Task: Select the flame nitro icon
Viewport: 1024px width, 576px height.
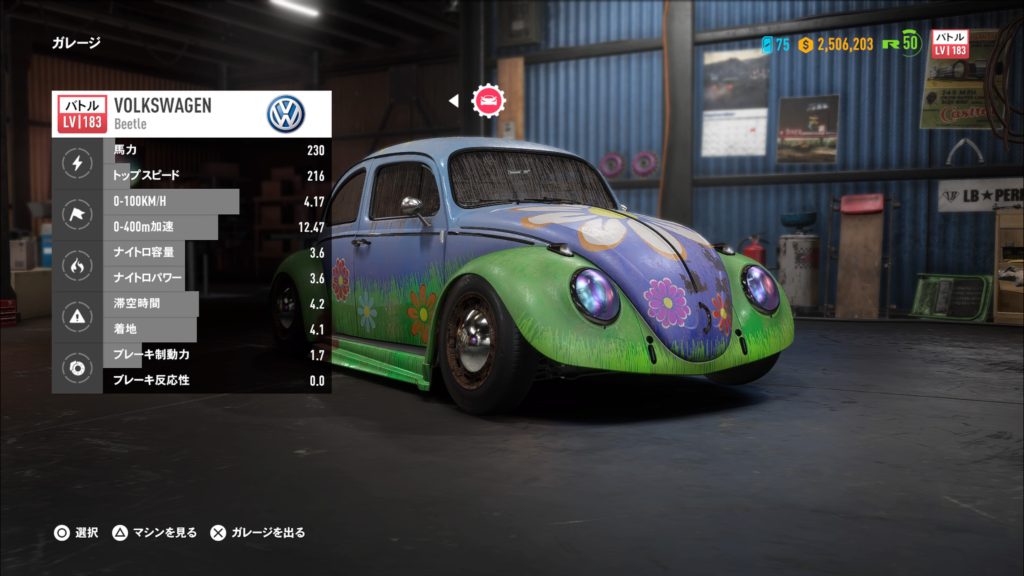Action: pos(77,266)
